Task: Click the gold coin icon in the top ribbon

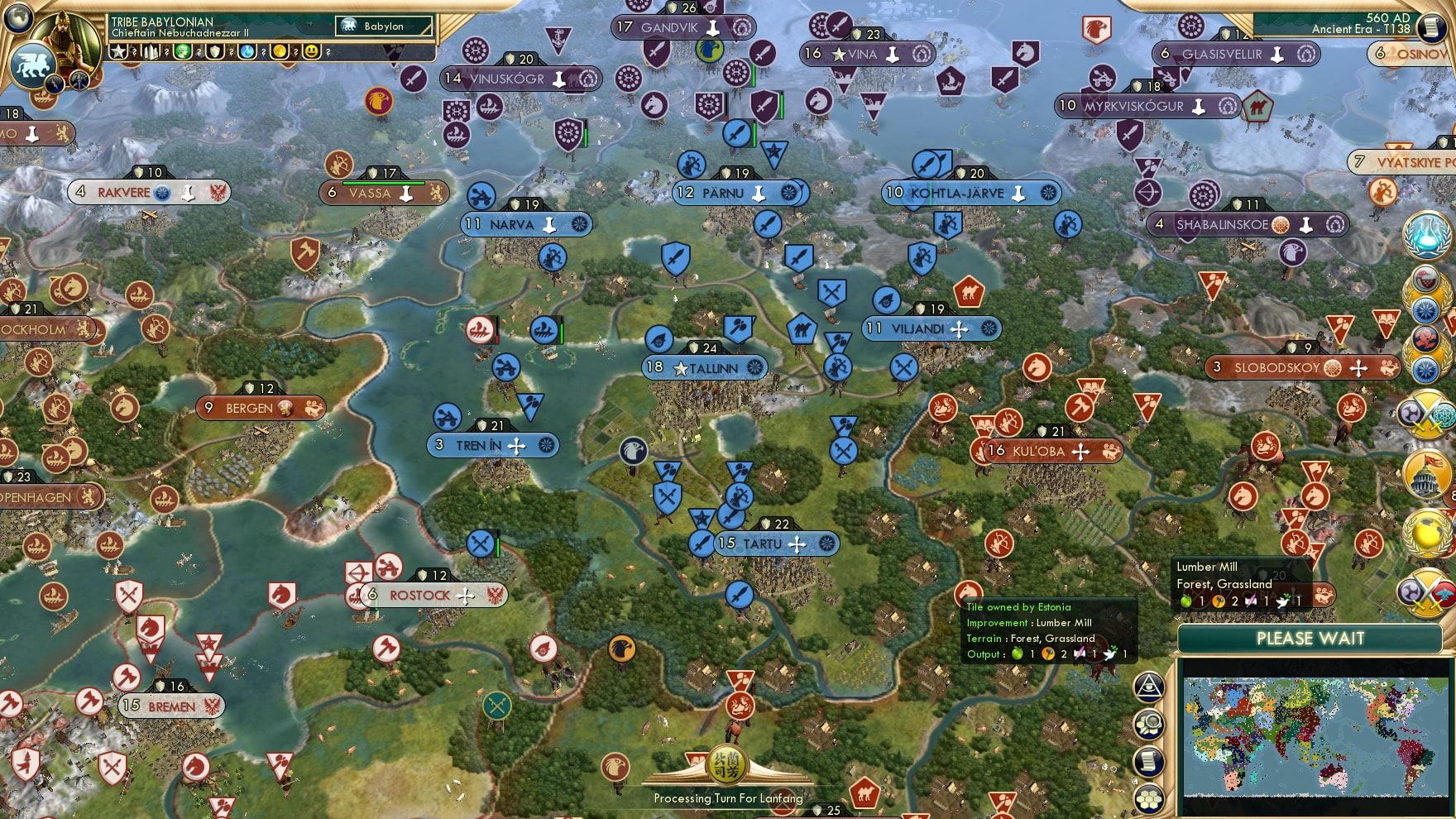Action: [281, 52]
